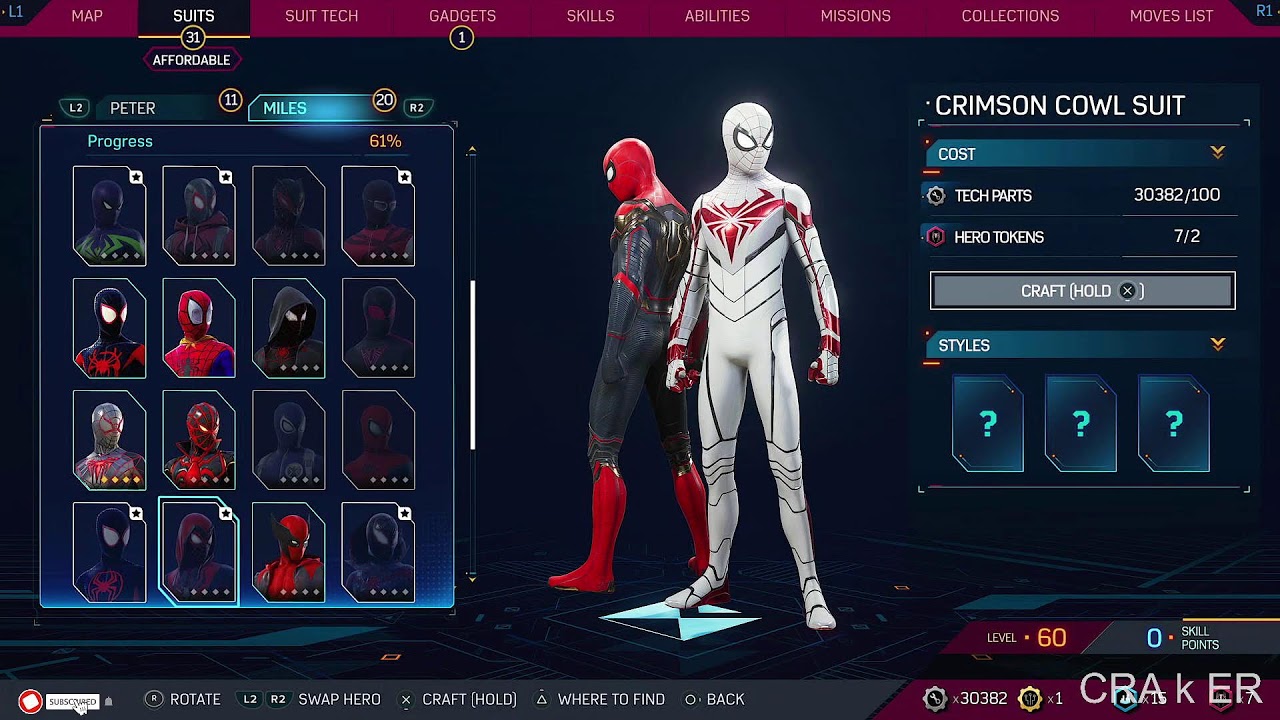1280x720 pixels.
Task: Click the Subscribed button in the video overlay
Action: 72,702
